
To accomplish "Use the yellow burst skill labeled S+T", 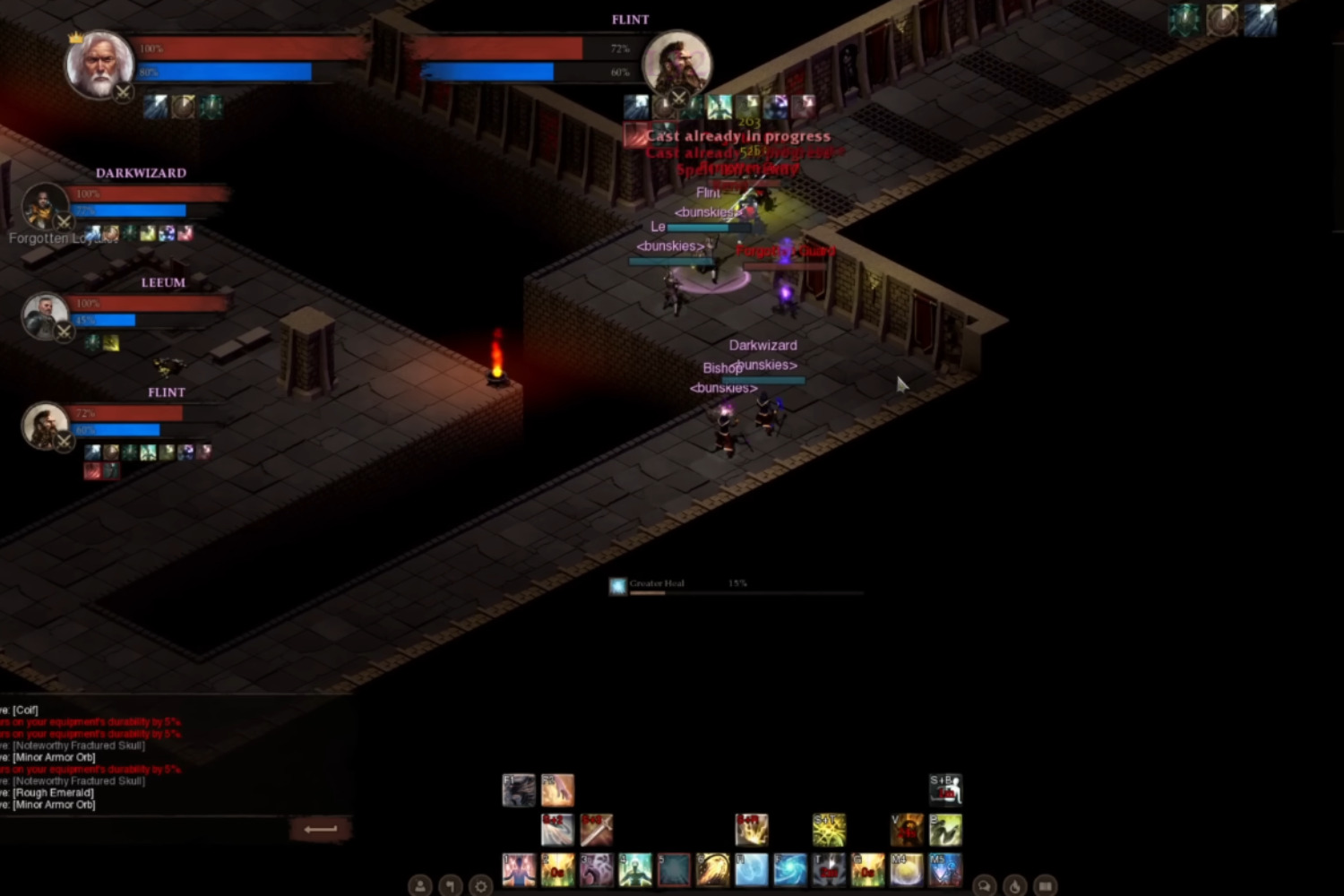I will click(x=829, y=830).
